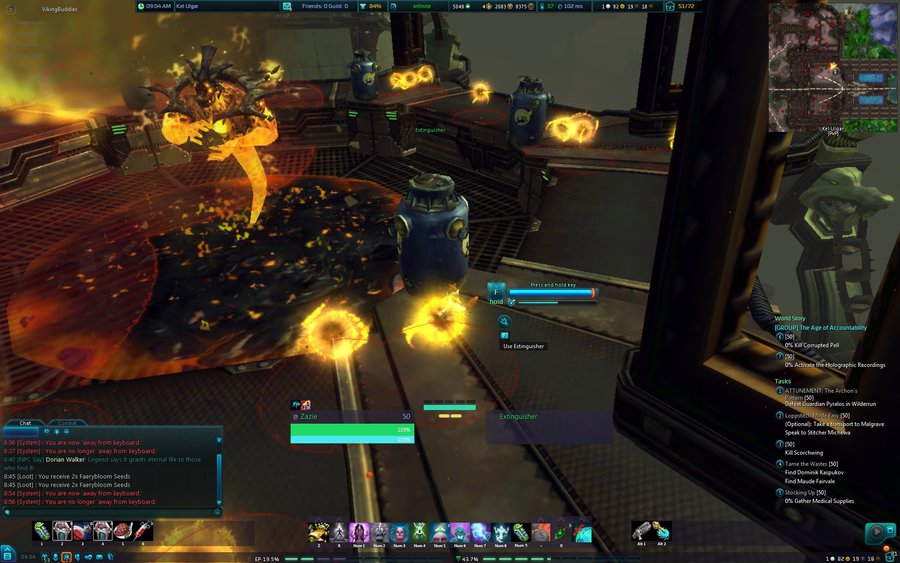Activate the green canister item slot
This screenshot has height=563, width=900.
click(41, 531)
